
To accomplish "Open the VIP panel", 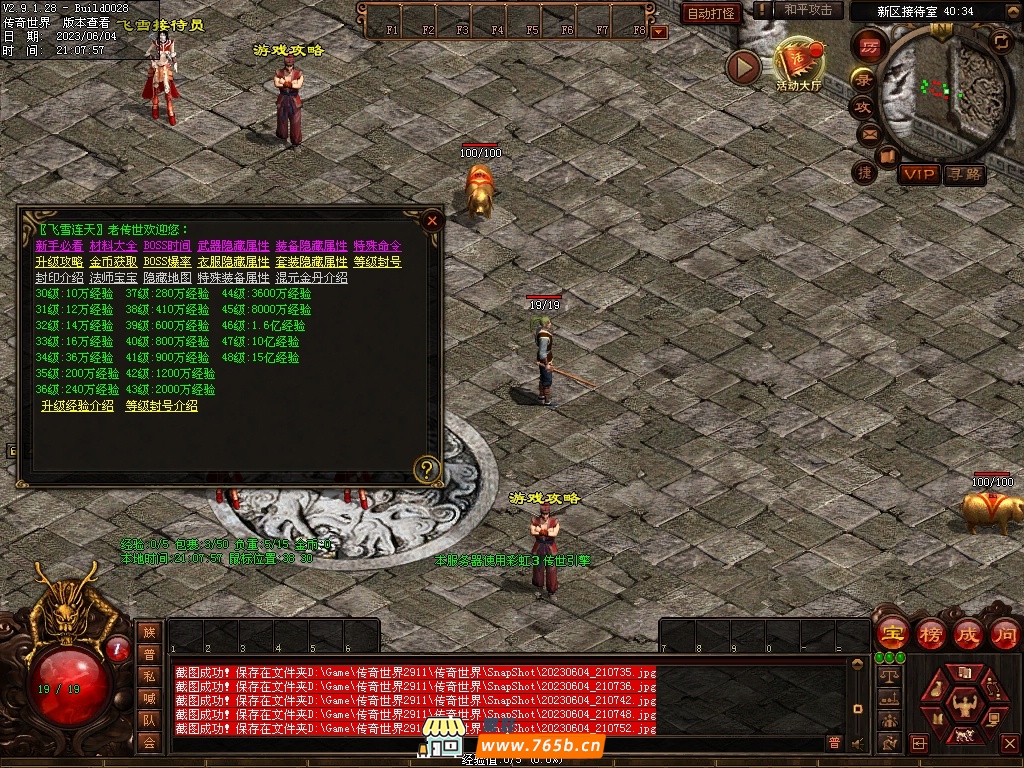I will coord(918,174).
